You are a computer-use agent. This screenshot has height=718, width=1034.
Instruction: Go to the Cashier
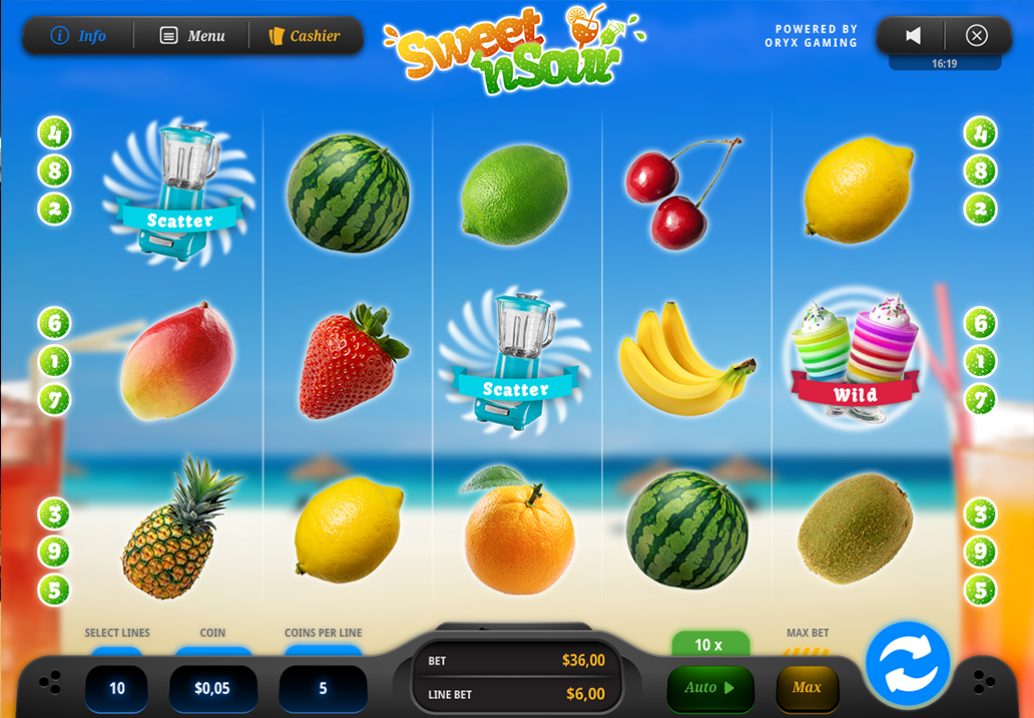click(x=304, y=36)
